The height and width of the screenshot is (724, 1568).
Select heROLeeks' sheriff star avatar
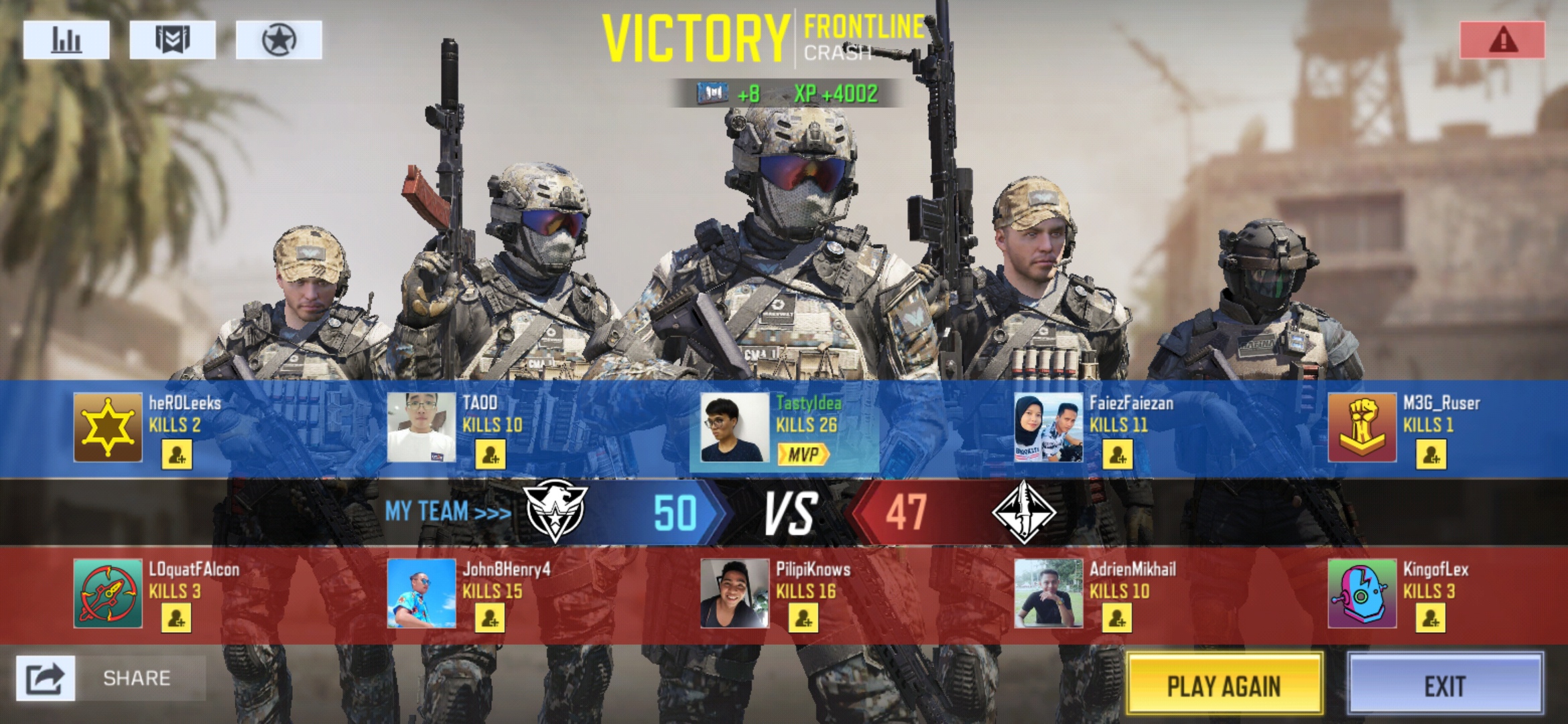pos(108,428)
